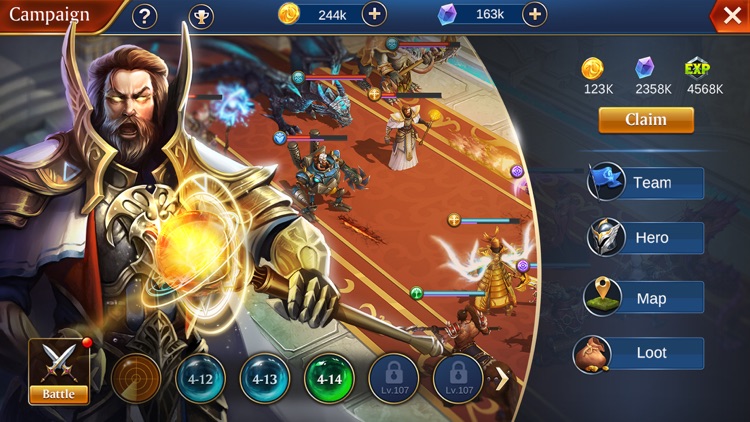The width and height of the screenshot is (750, 422).
Task: Open the question mark help button
Action: point(145,16)
